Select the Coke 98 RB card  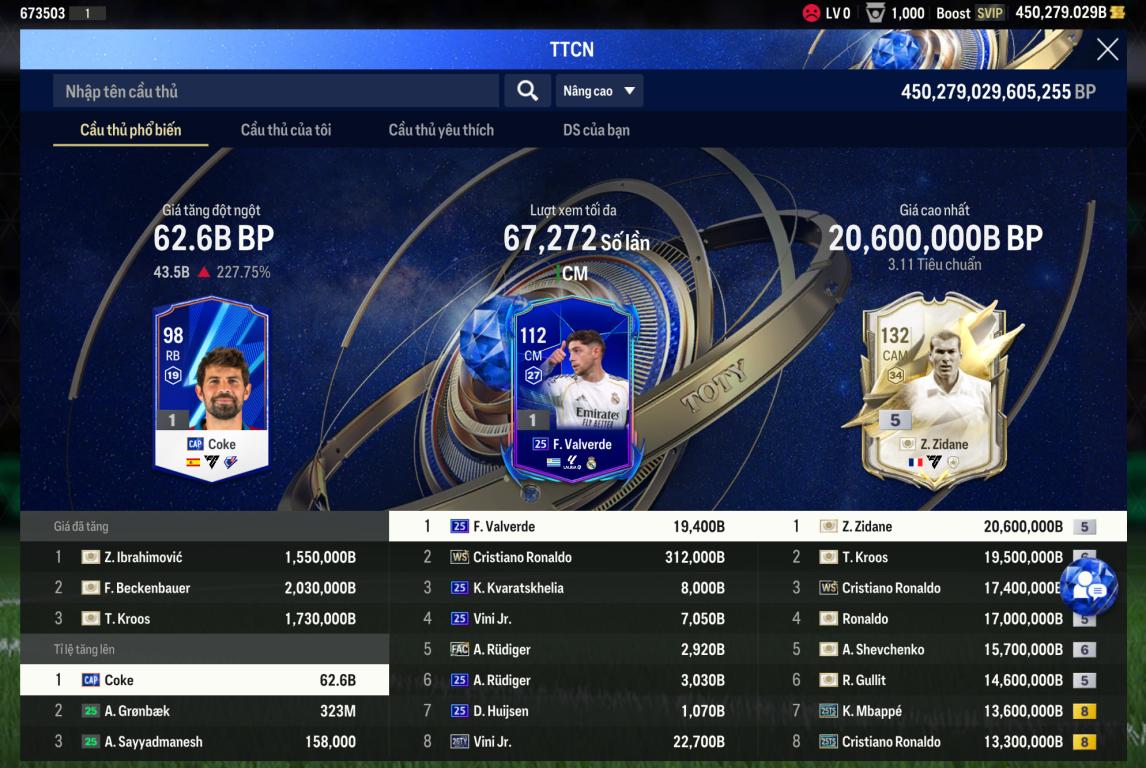coord(211,385)
